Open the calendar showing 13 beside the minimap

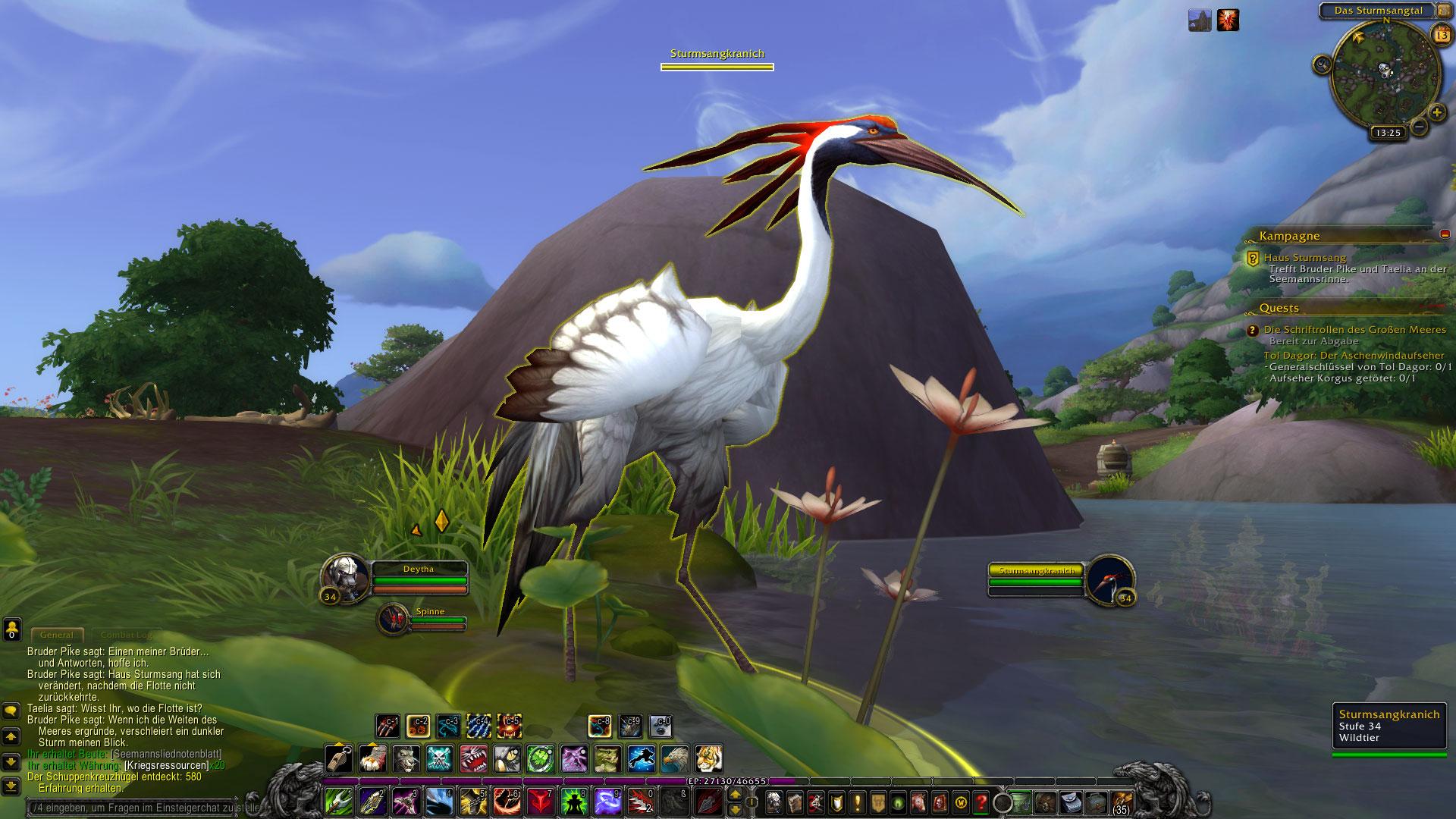click(x=1440, y=34)
